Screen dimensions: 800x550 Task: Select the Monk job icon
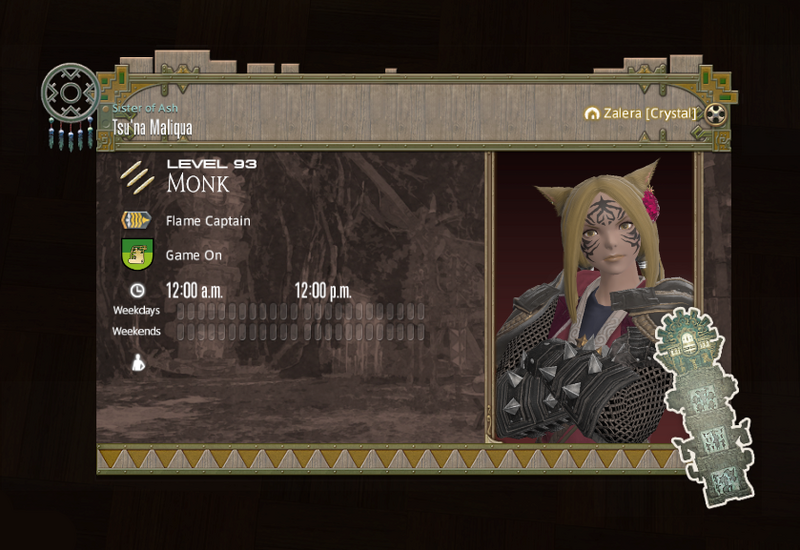136,177
